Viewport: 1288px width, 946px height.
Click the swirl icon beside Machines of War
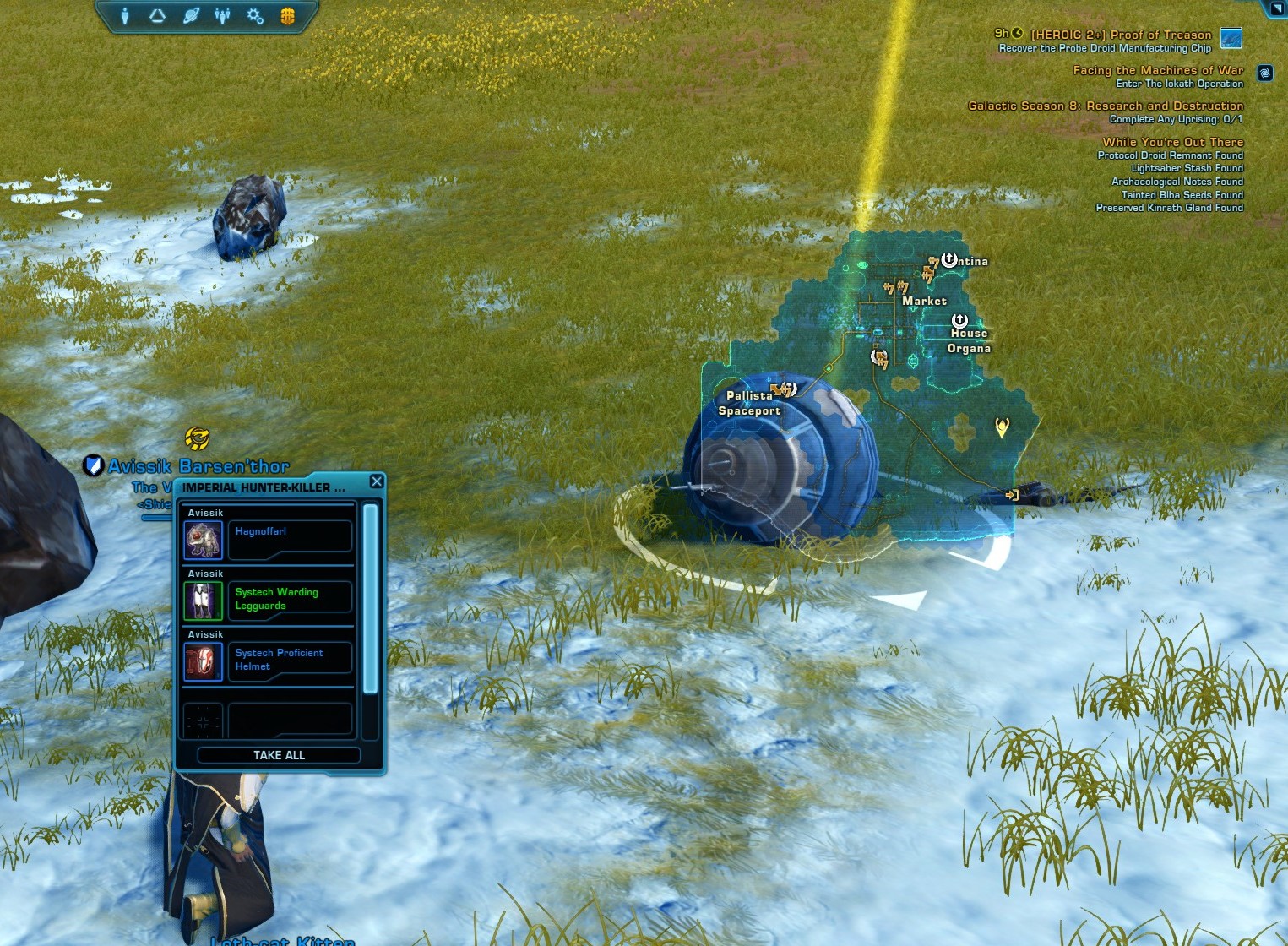coord(1264,73)
